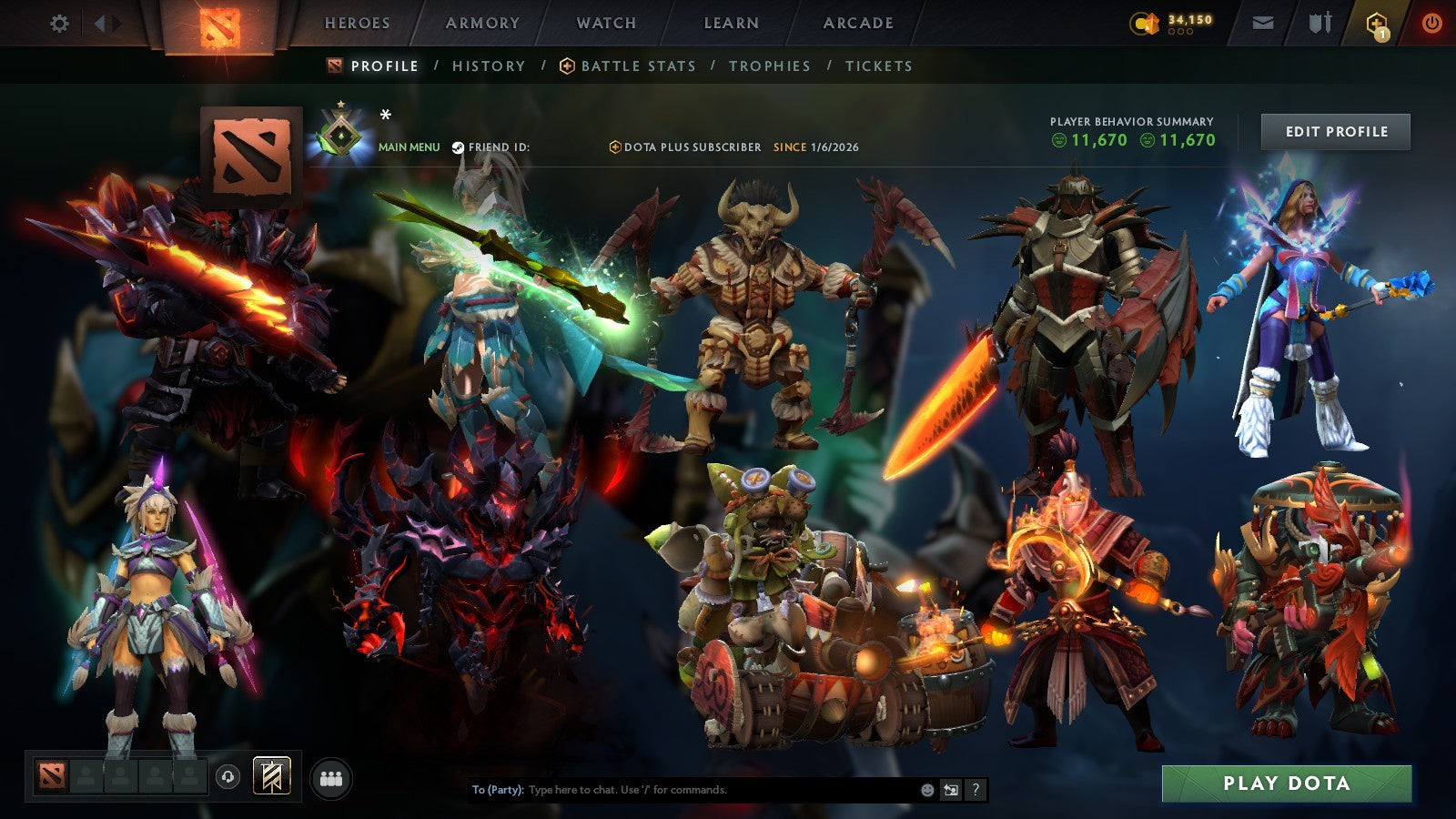The height and width of the screenshot is (819, 1456).
Task: Switch to the HISTORY tab
Action: coord(488,66)
